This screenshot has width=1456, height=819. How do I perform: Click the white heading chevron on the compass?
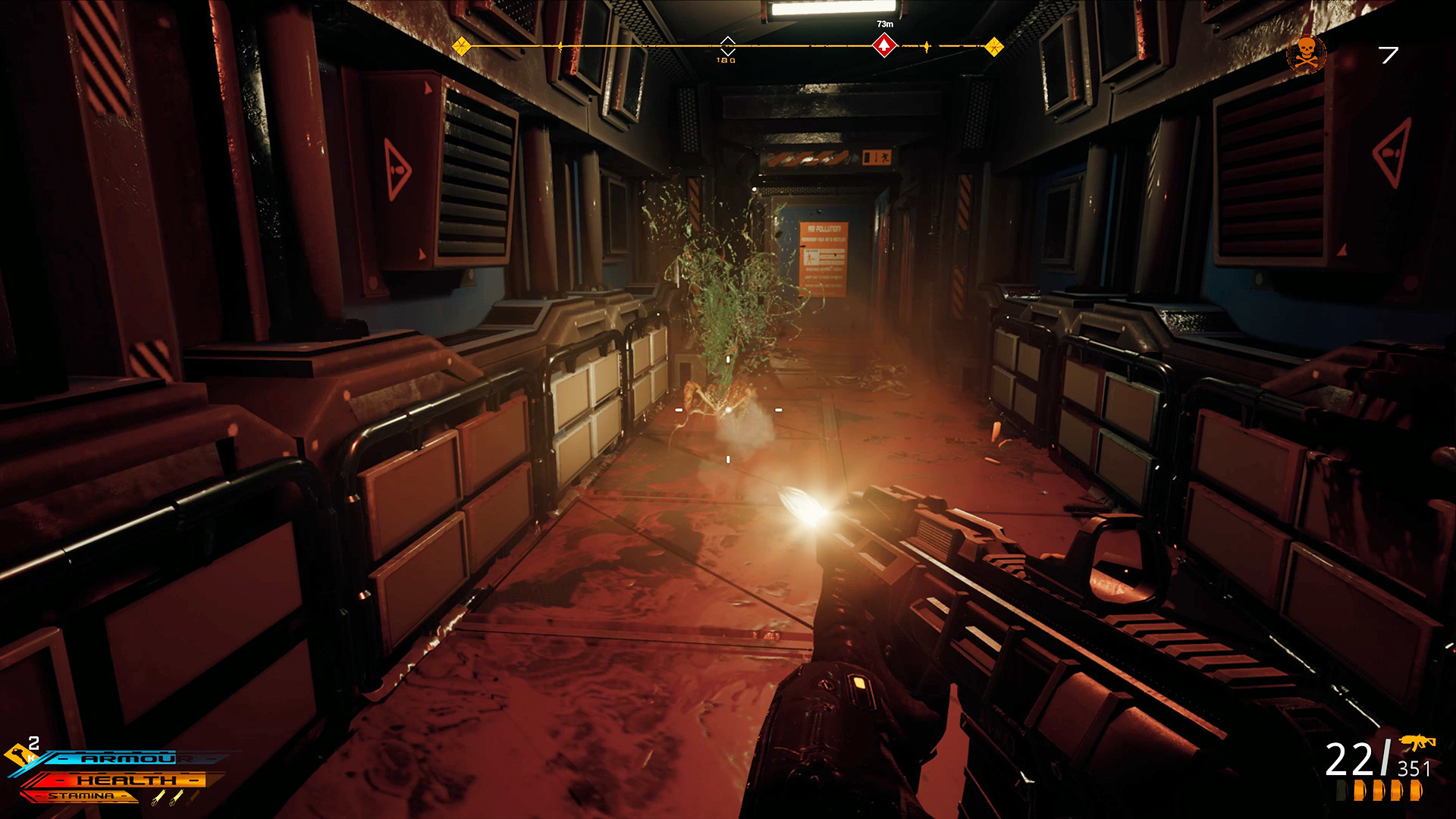point(727,45)
